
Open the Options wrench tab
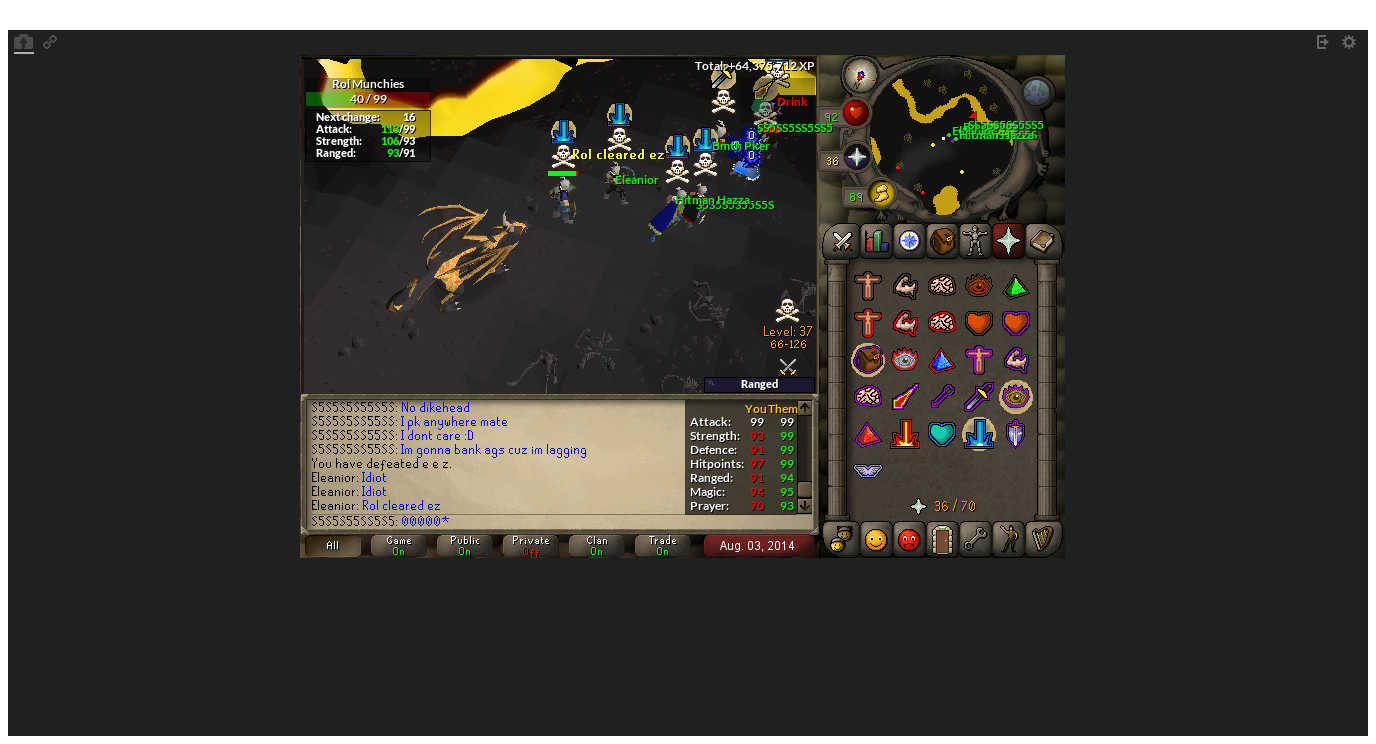pos(975,540)
